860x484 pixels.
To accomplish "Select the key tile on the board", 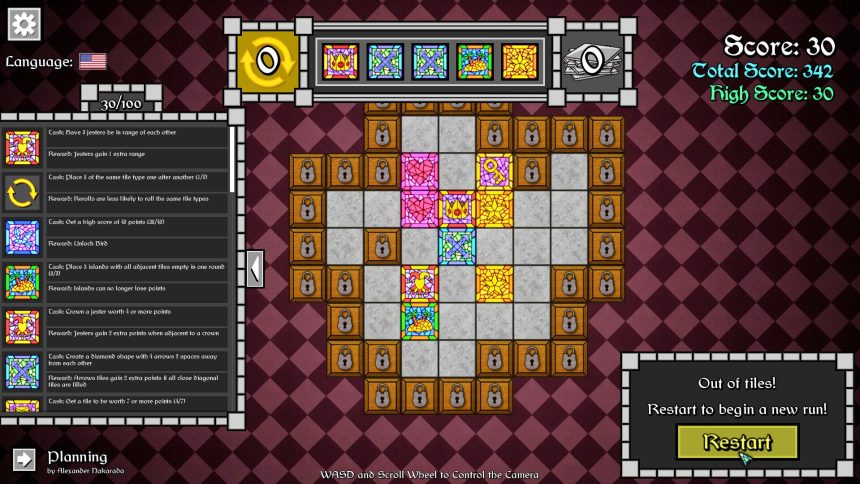I will tap(494, 171).
